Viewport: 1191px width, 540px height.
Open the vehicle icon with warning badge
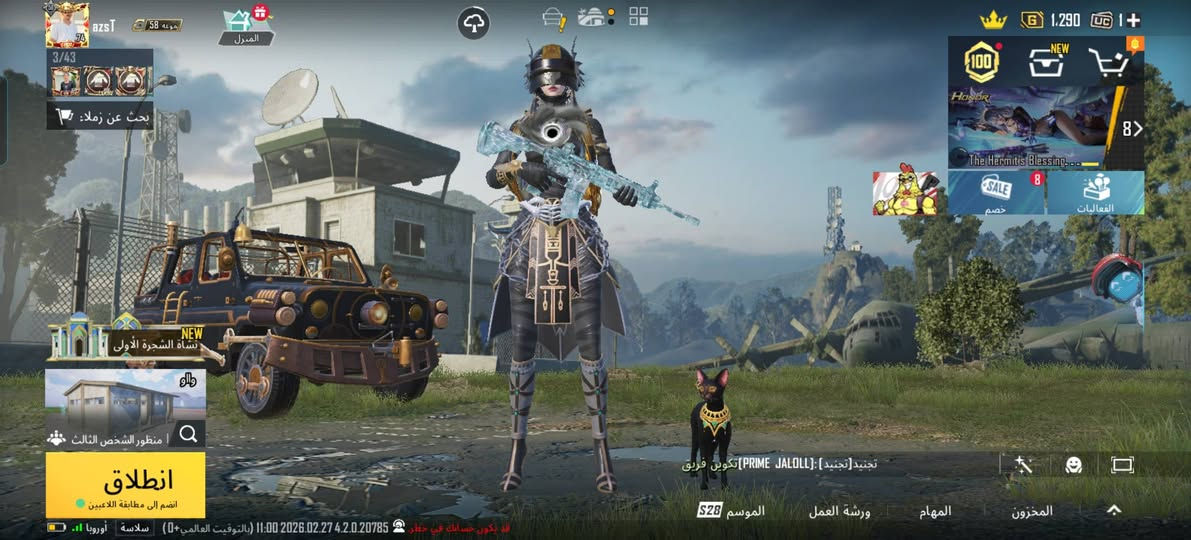click(553, 17)
